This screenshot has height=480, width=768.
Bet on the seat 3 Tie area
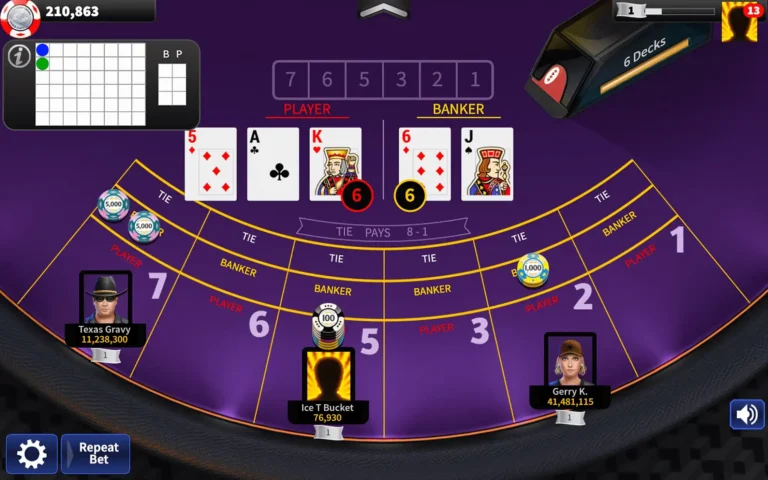pos(429,259)
